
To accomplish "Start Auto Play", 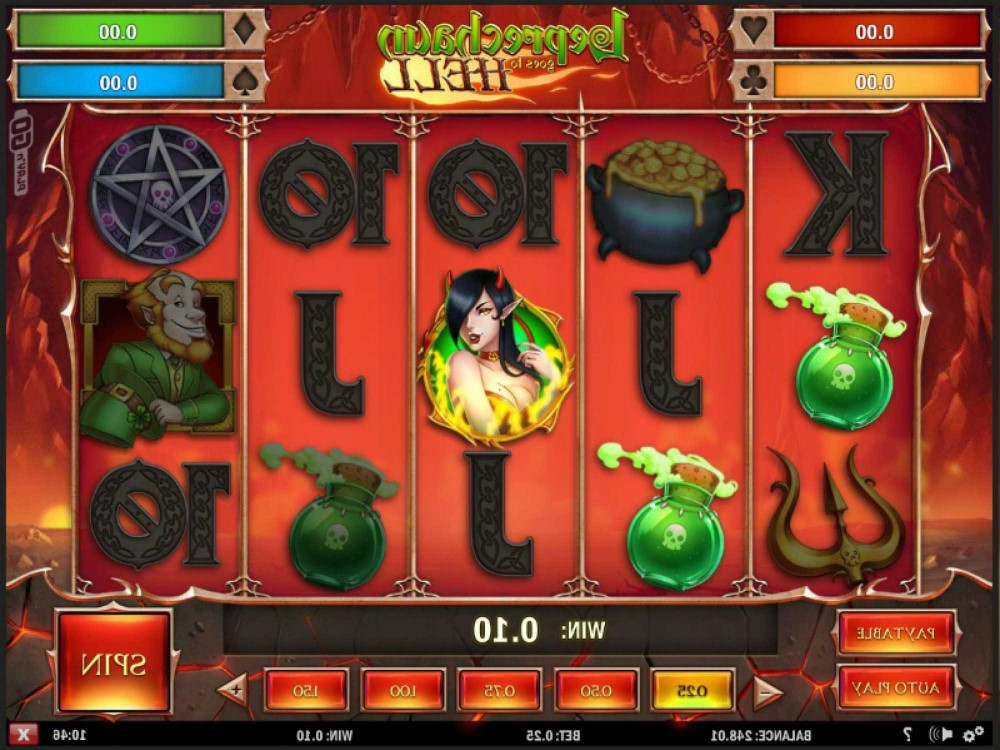I will tap(896, 687).
